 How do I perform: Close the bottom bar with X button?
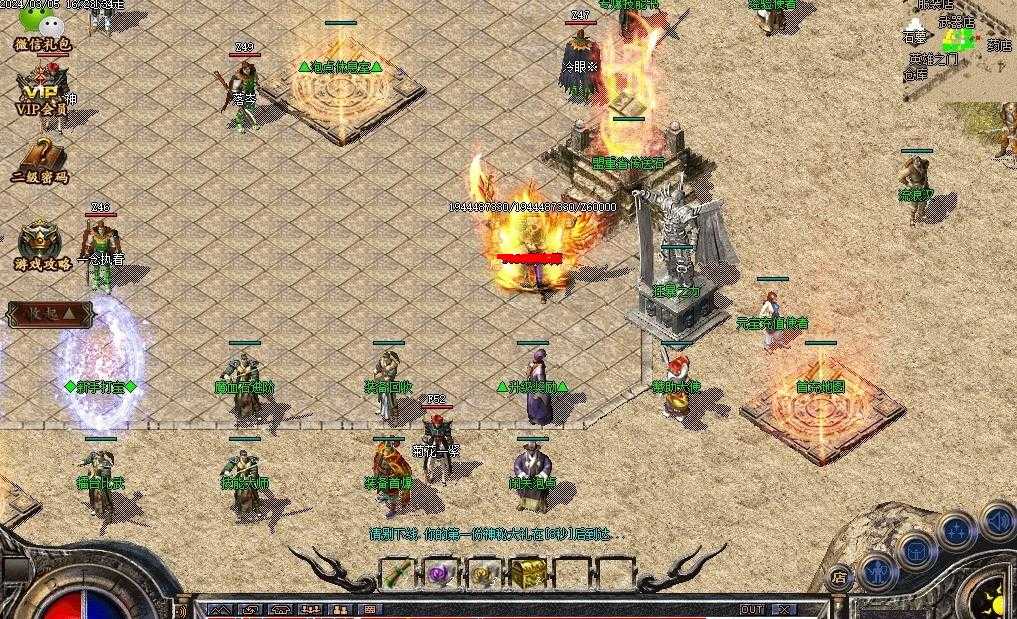click(x=784, y=609)
